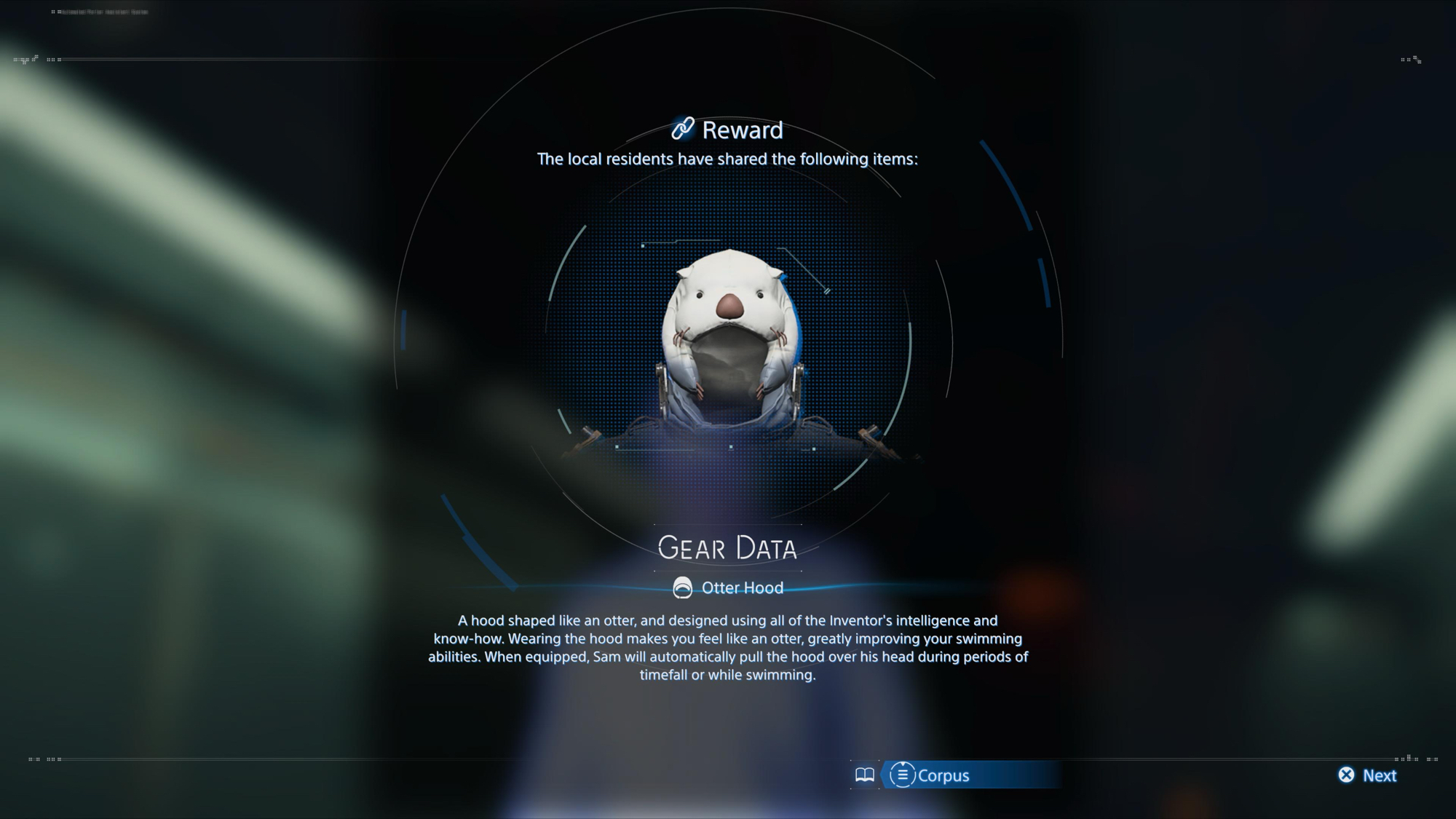Select the Otter Hood reward preview
This screenshot has width=1456, height=819.
(x=729, y=342)
